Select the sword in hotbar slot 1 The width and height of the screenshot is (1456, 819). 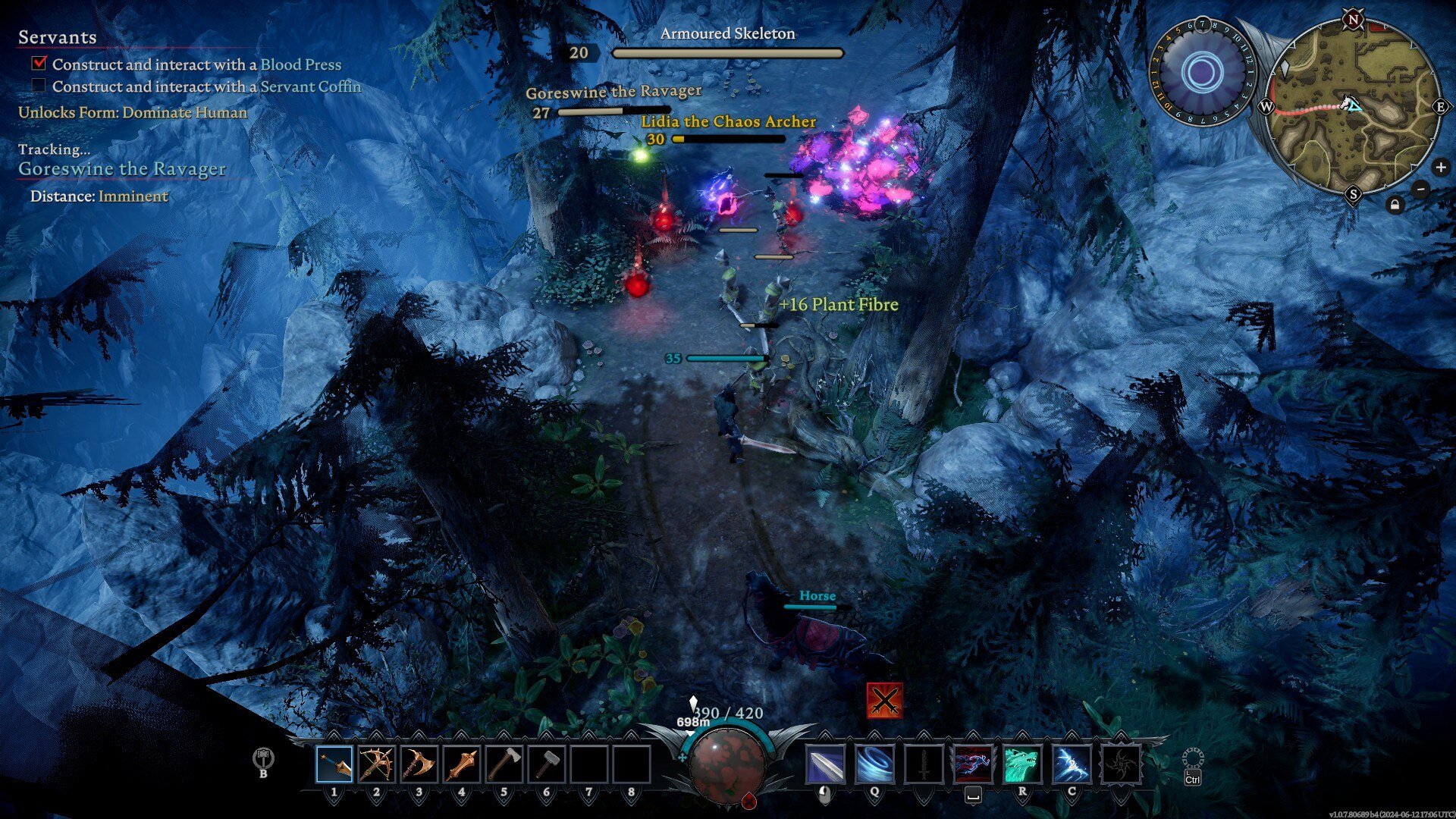pos(334,764)
